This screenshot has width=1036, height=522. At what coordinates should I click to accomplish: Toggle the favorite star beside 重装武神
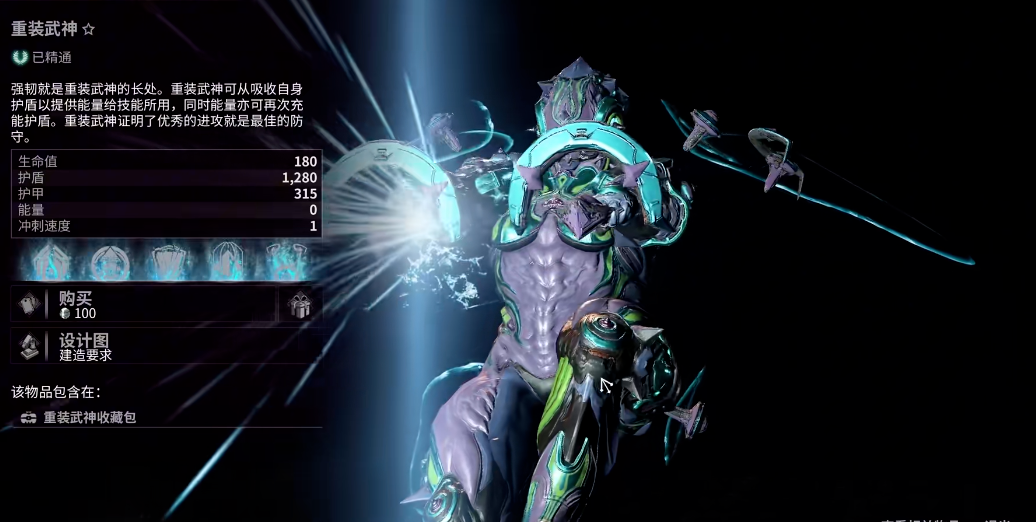pyautogui.click(x=88, y=31)
